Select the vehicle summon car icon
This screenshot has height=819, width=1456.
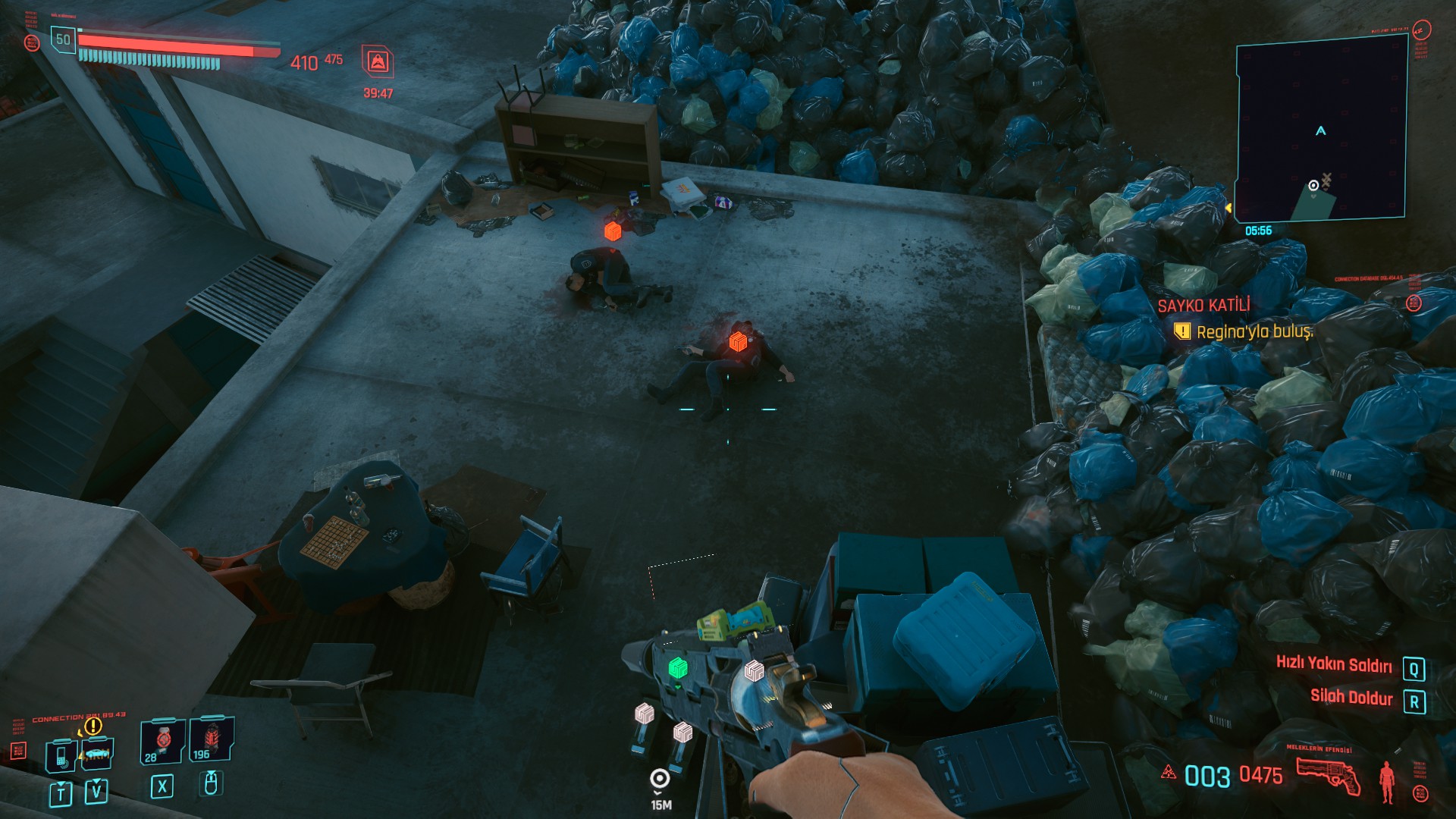(97, 753)
